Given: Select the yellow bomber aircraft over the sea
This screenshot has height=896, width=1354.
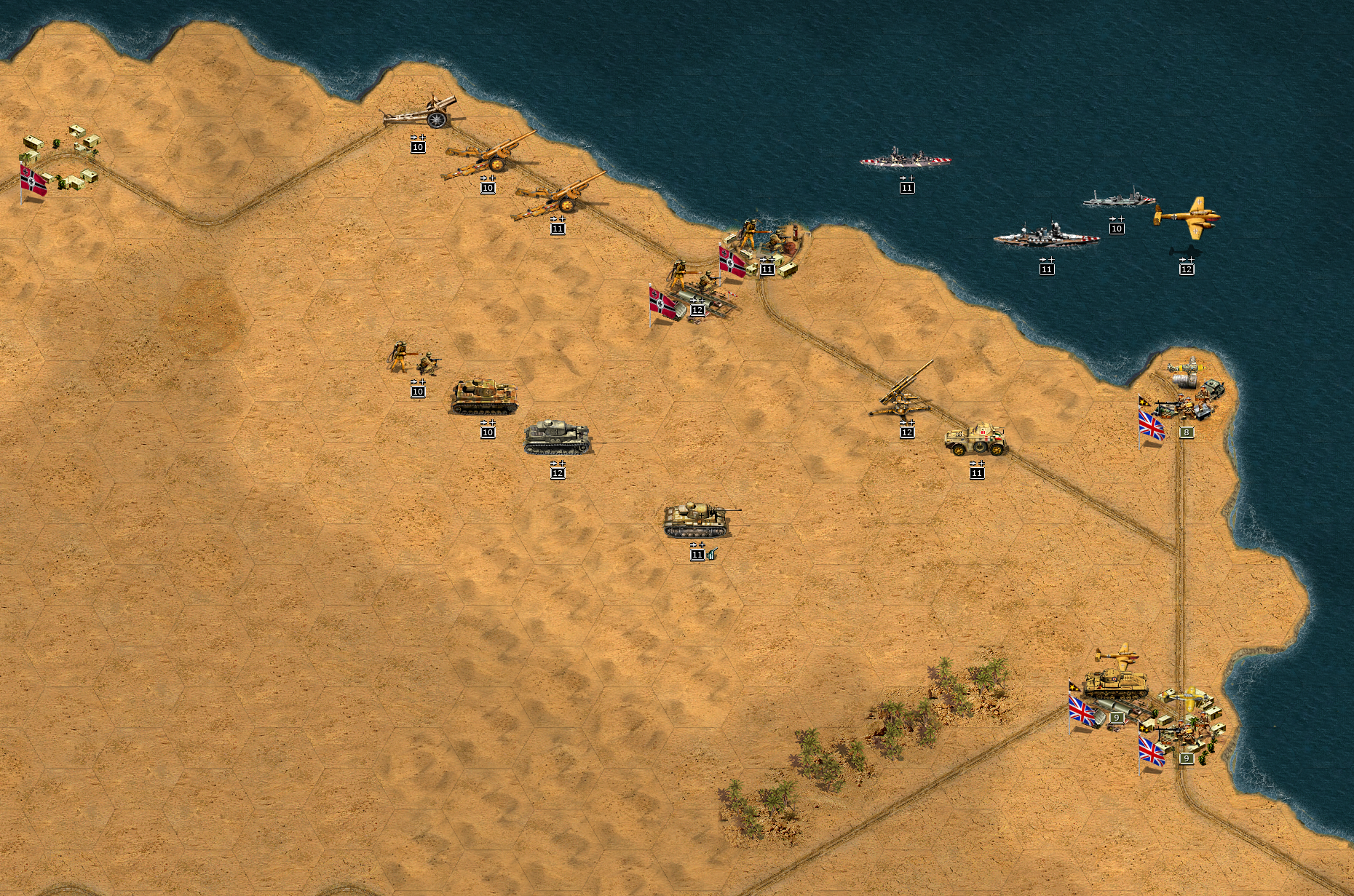Looking at the screenshot, I should pyautogui.click(x=1186, y=217).
